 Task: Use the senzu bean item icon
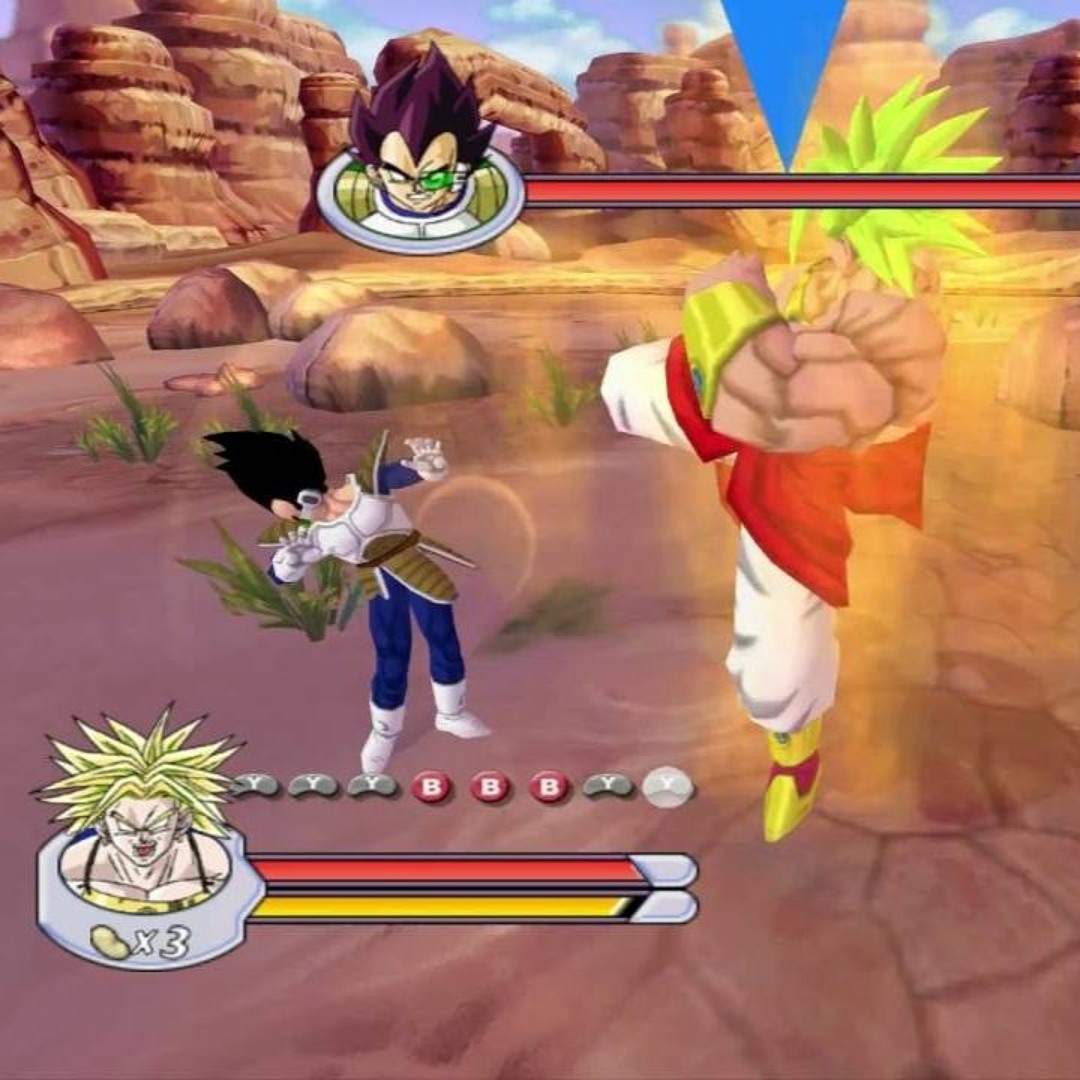[x=110, y=941]
